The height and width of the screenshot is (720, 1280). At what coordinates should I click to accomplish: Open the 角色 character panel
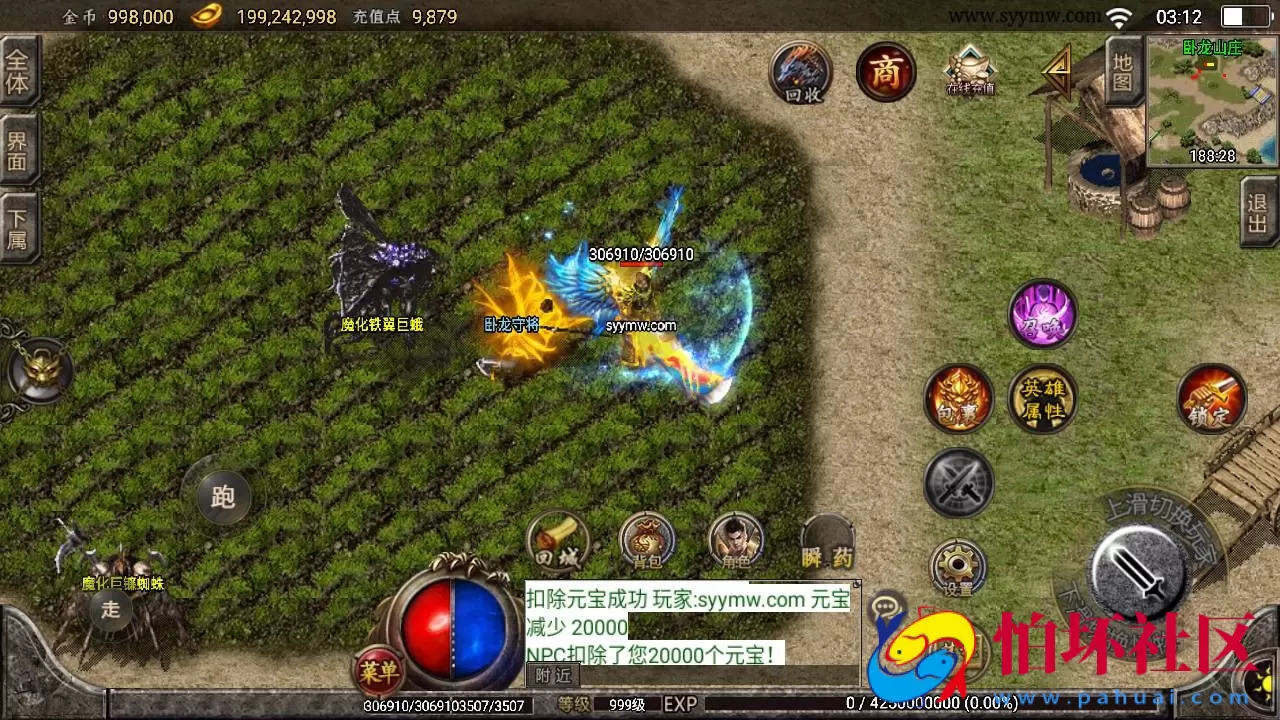pyautogui.click(x=737, y=541)
